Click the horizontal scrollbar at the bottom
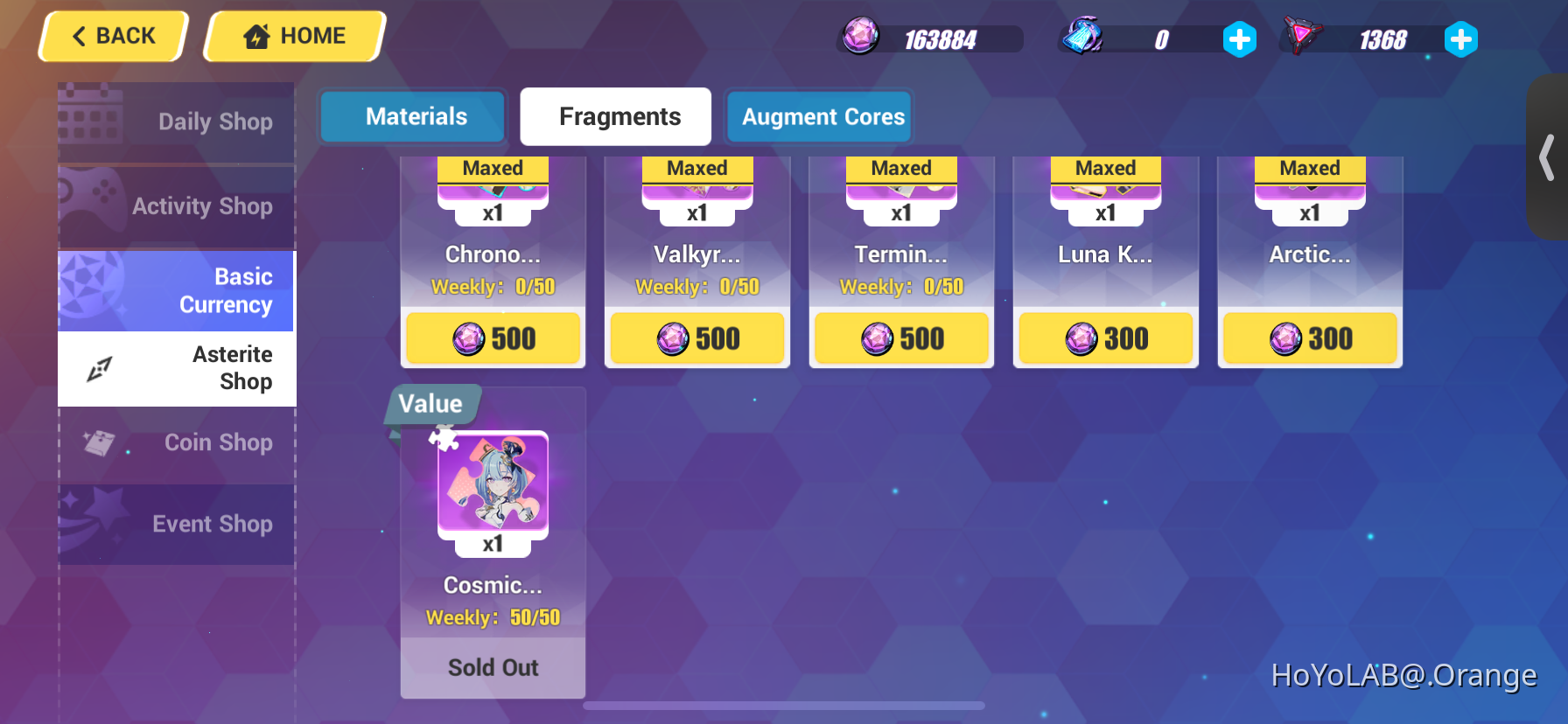This screenshot has height=724, width=1568. tap(783, 705)
